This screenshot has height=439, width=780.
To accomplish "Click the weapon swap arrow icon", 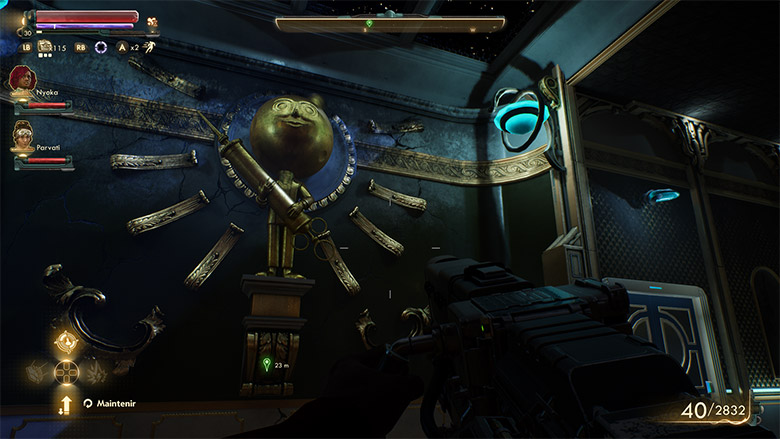I will (65, 404).
